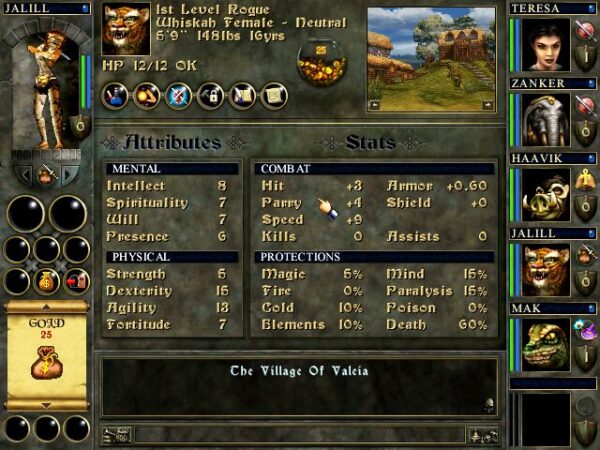
Task: Click the red arrow exit door slot
Action: click(x=75, y=282)
